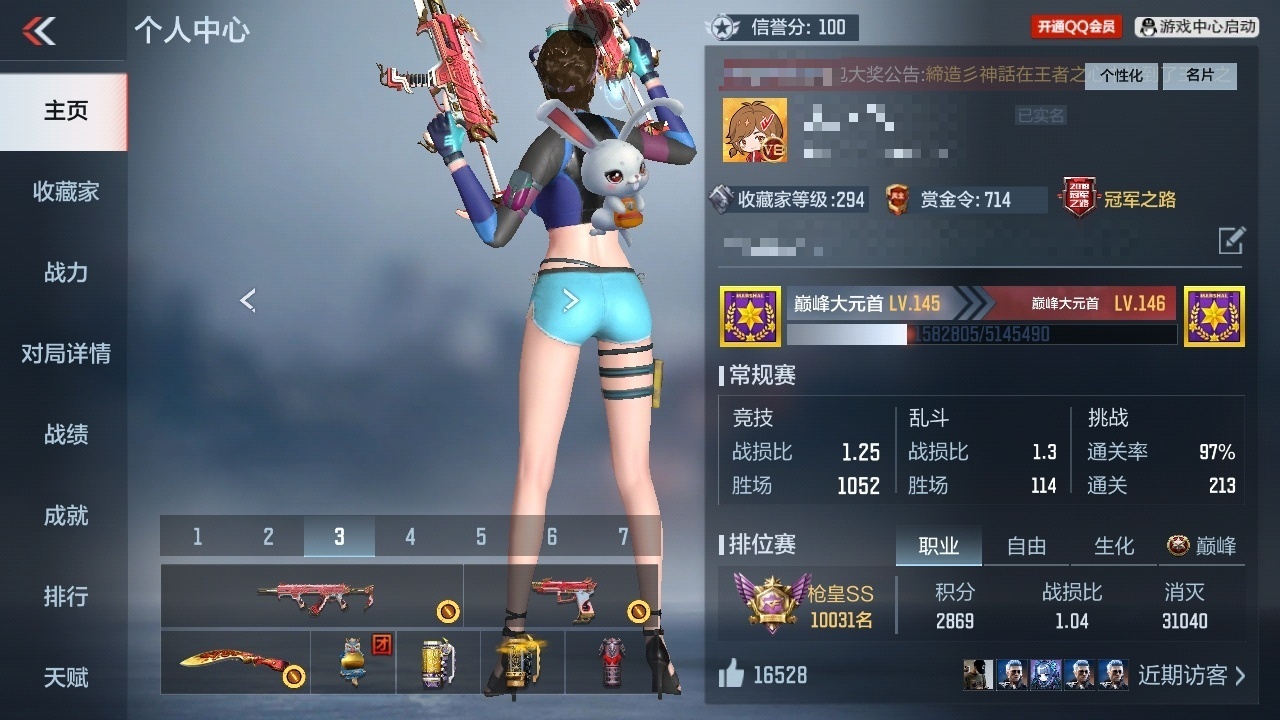This screenshot has height=720, width=1280.
Task: Open the 天赋 talent page
Action: [x=65, y=678]
